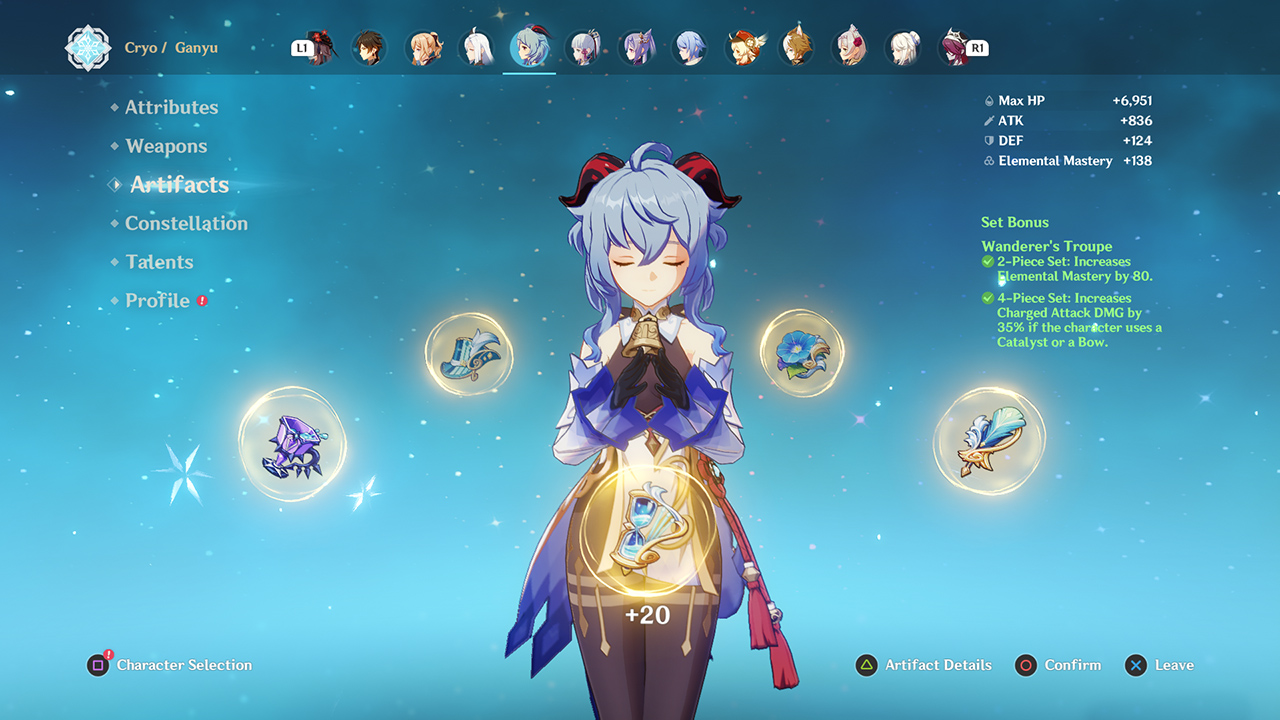Click the Cryo emblem next to Ganyu's name
The height and width of the screenshot is (720, 1280).
[89, 47]
